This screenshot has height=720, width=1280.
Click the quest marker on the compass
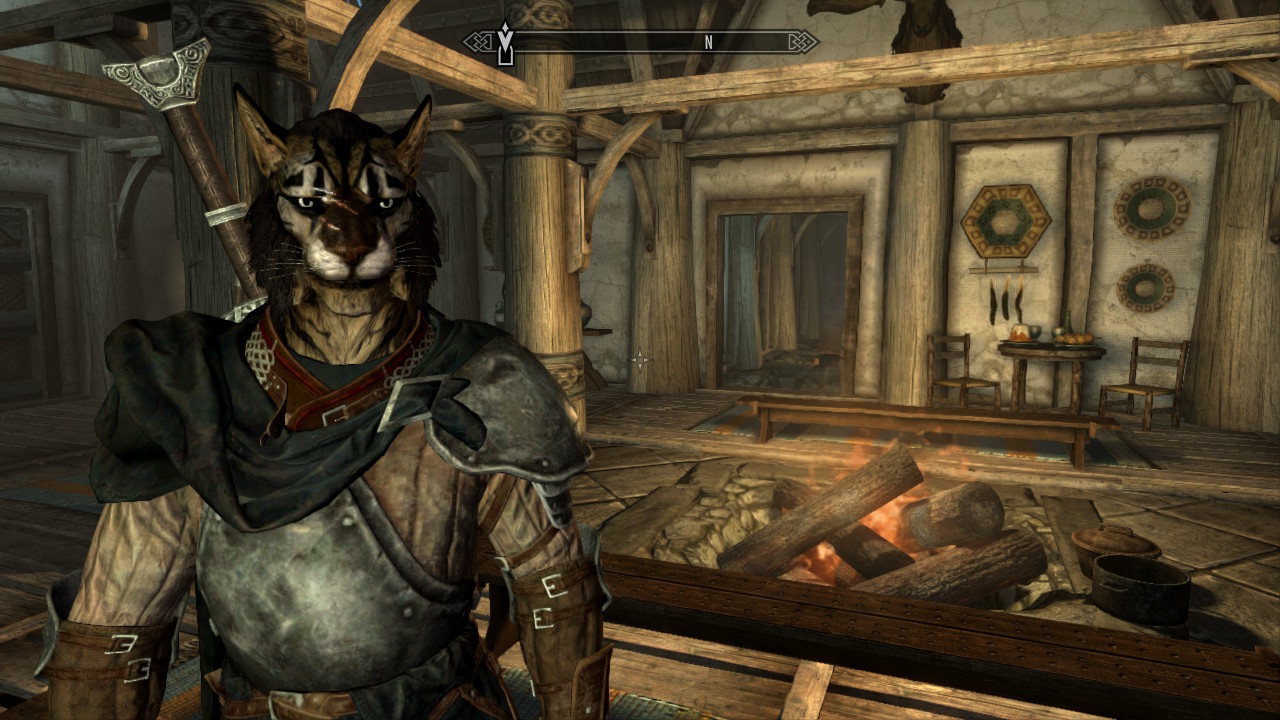505,43
